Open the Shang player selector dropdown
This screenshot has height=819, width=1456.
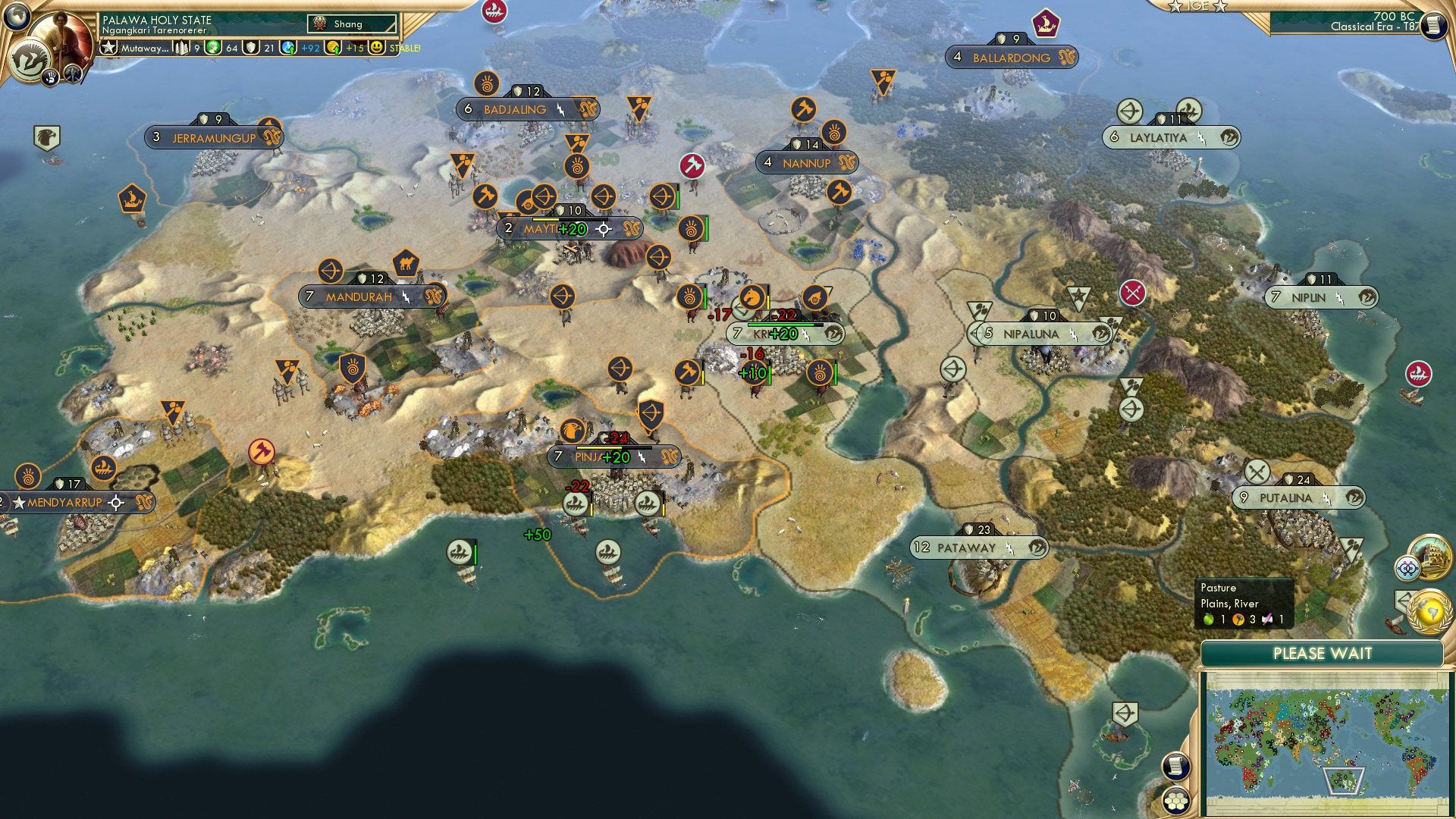pos(353,24)
